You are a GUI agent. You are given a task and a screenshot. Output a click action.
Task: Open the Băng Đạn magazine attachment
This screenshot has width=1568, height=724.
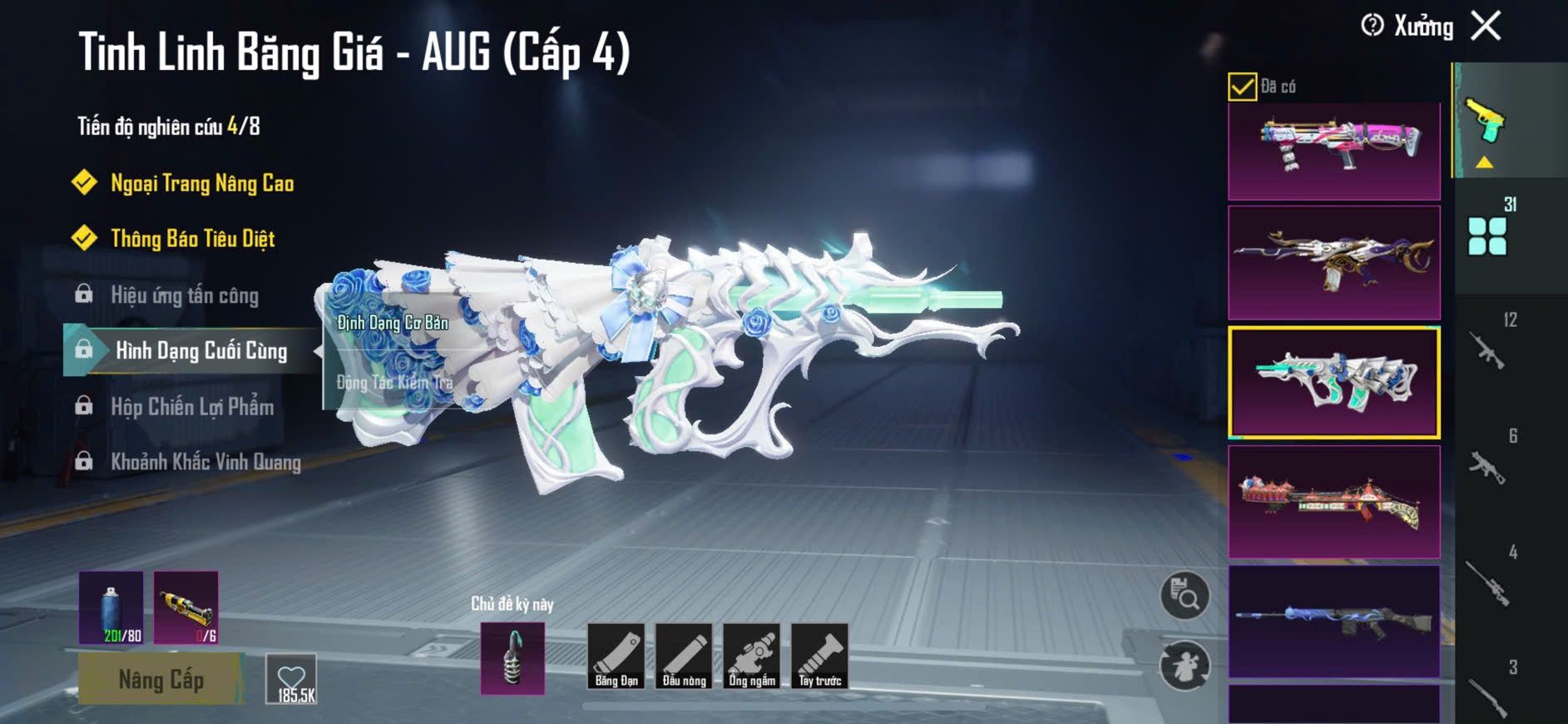pos(616,657)
